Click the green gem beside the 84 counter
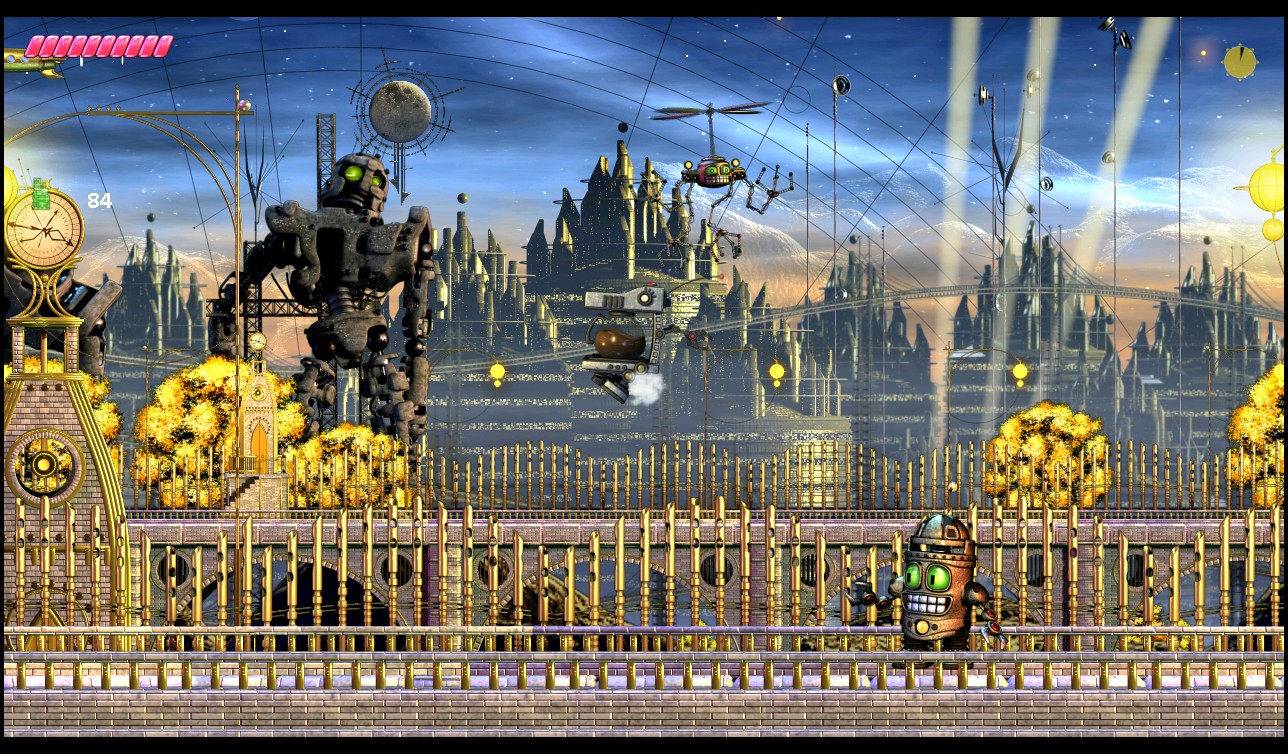 point(39,193)
